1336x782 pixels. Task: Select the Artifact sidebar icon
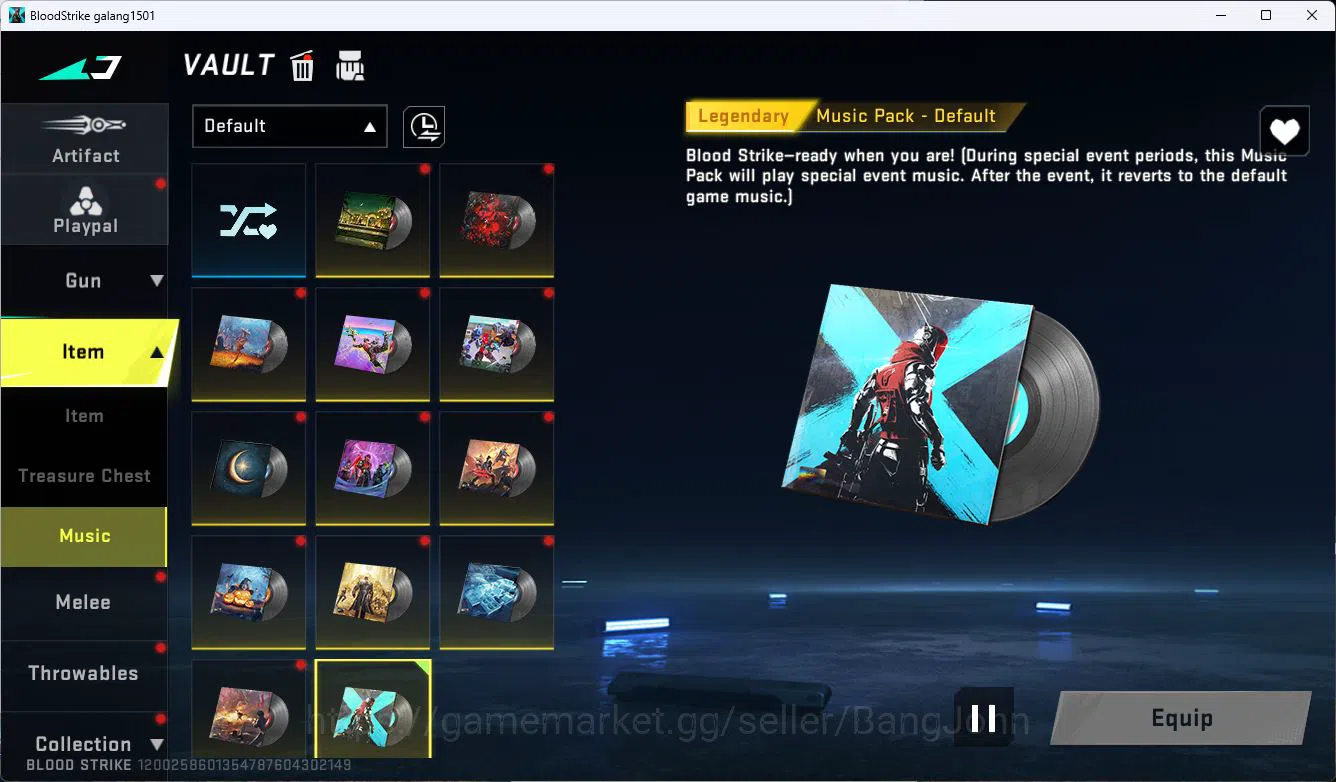click(84, 137)
